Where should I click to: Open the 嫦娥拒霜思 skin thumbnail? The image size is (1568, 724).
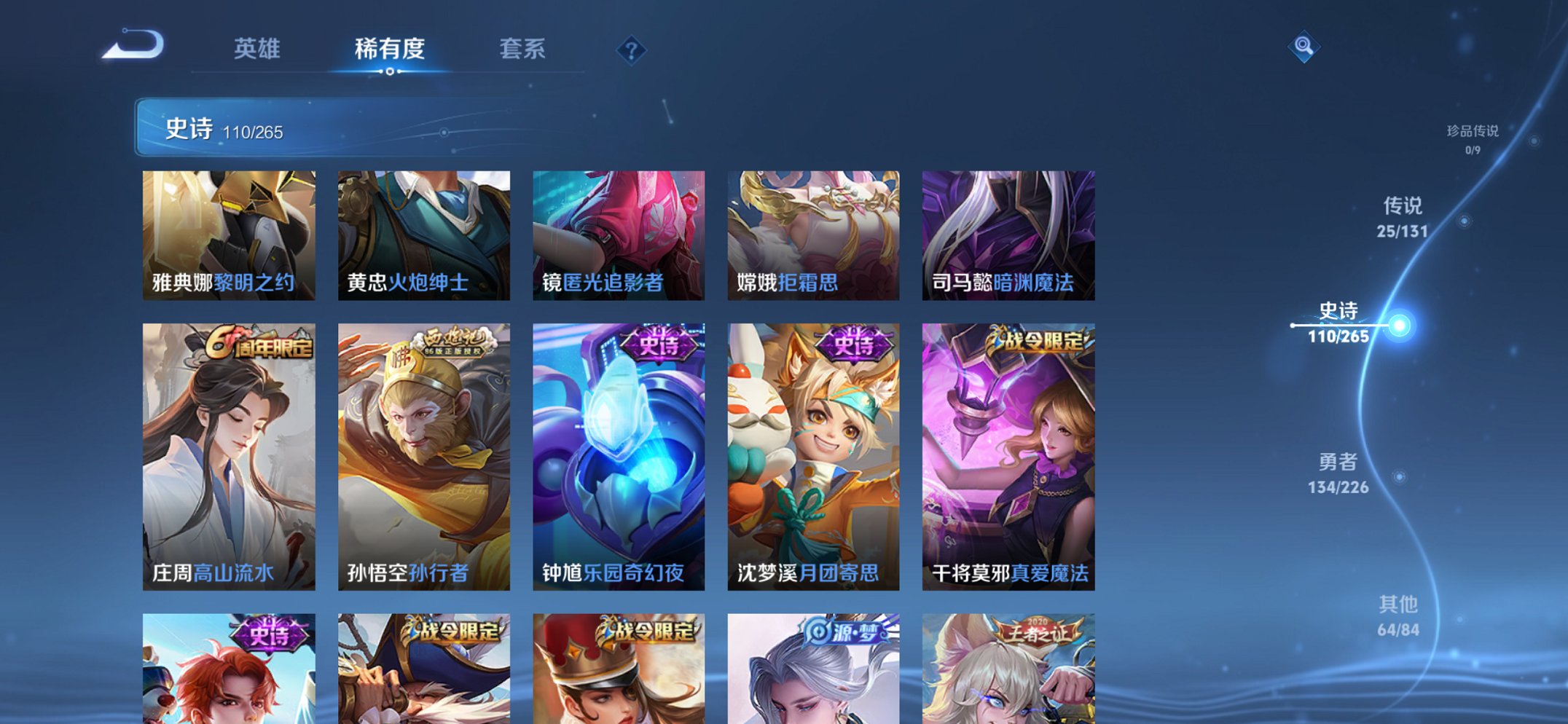click(x=813, y=233)
